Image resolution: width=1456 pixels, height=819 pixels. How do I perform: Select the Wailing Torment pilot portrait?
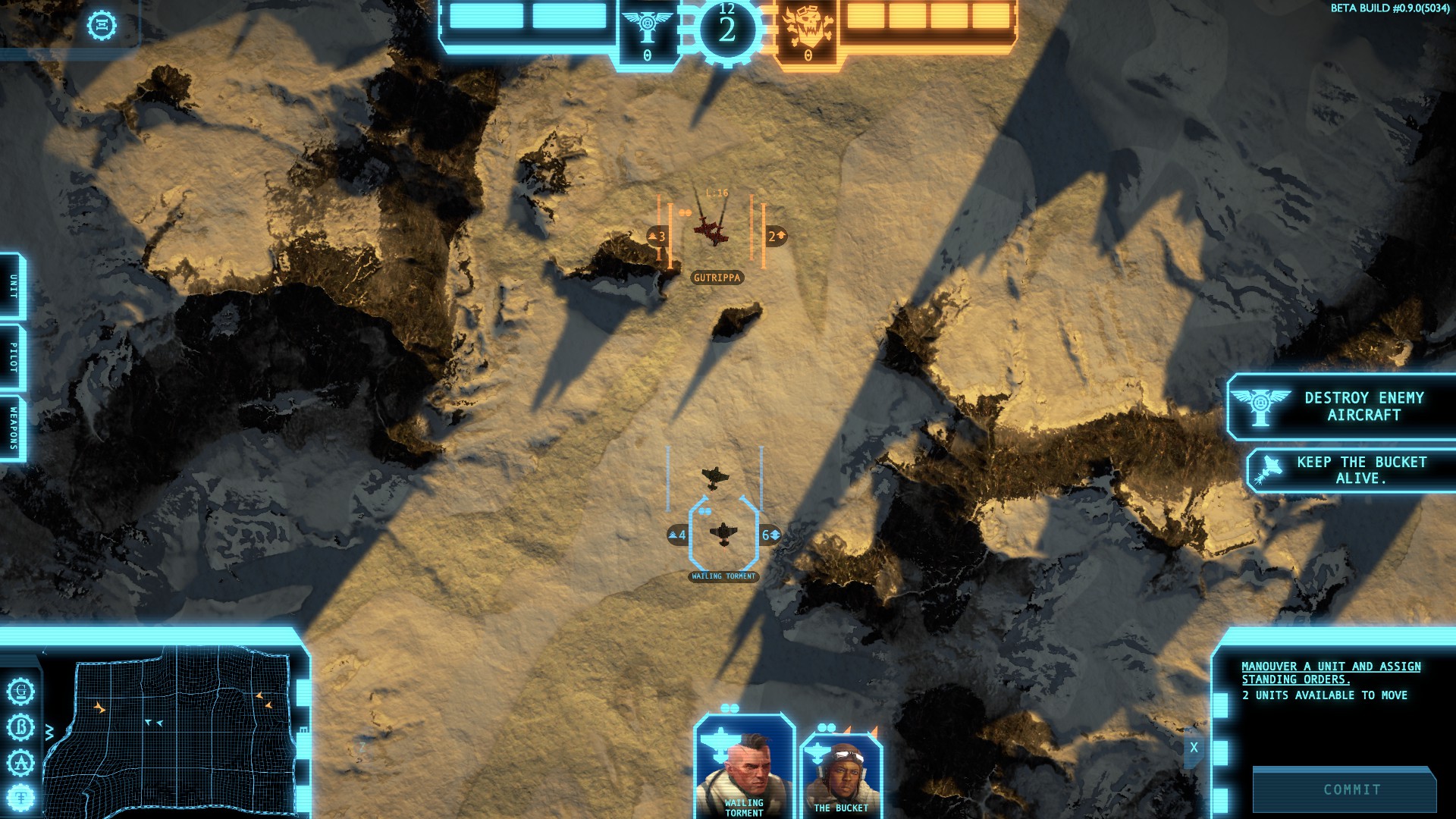[743, 767]
